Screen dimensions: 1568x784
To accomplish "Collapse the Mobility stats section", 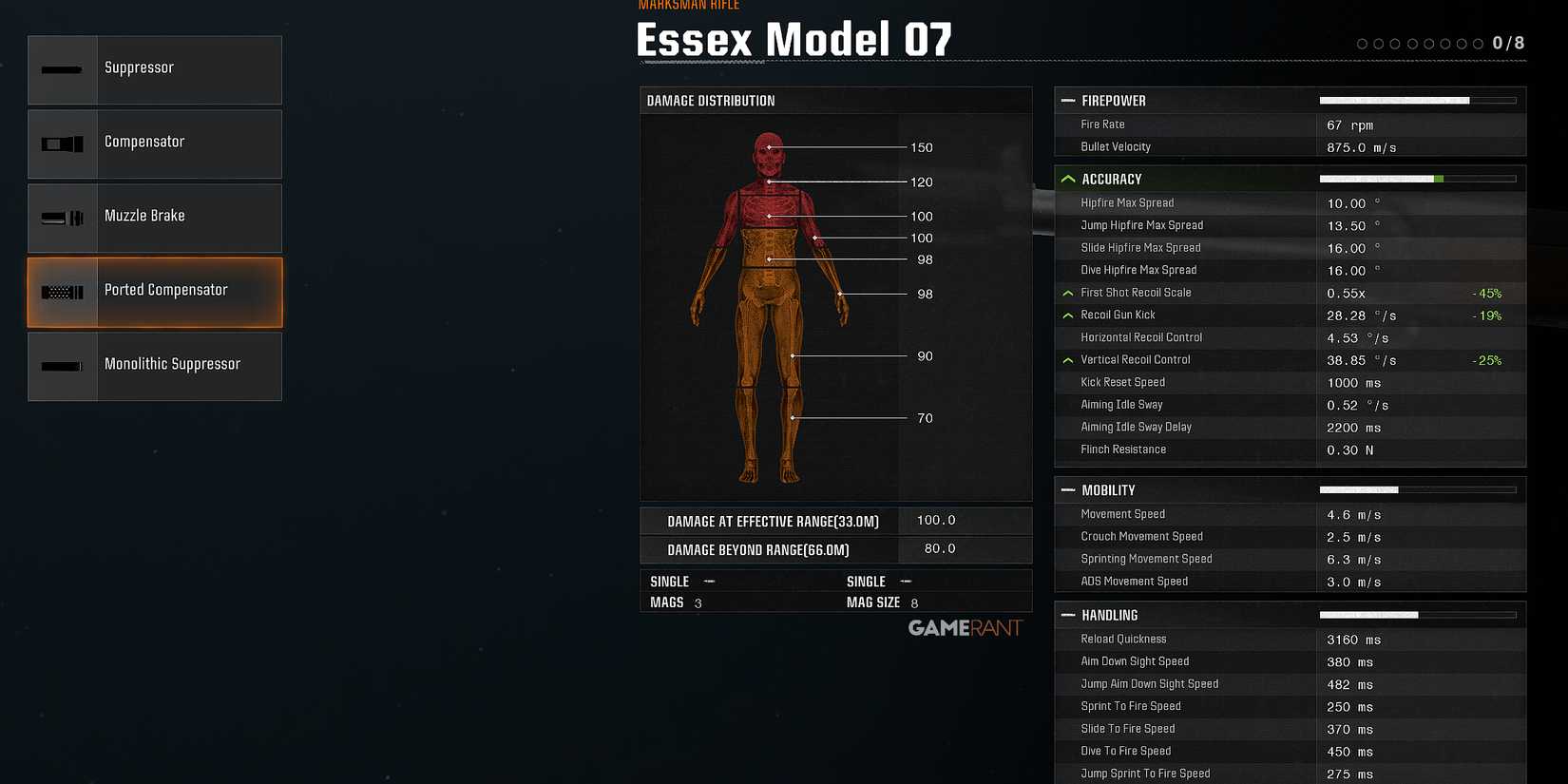I will click(x=1067, y=489).
